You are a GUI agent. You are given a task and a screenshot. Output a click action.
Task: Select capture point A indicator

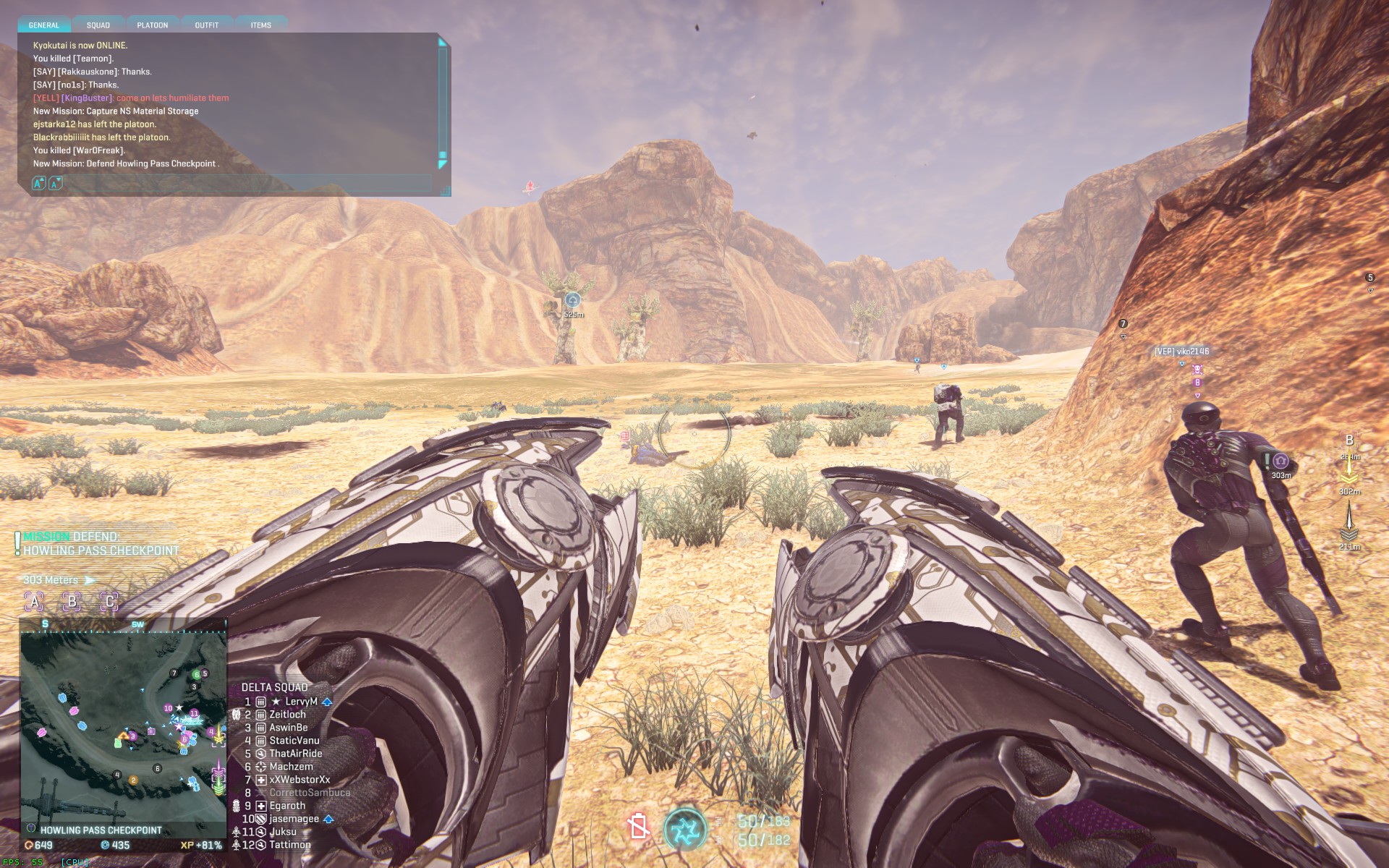point(34,601)
